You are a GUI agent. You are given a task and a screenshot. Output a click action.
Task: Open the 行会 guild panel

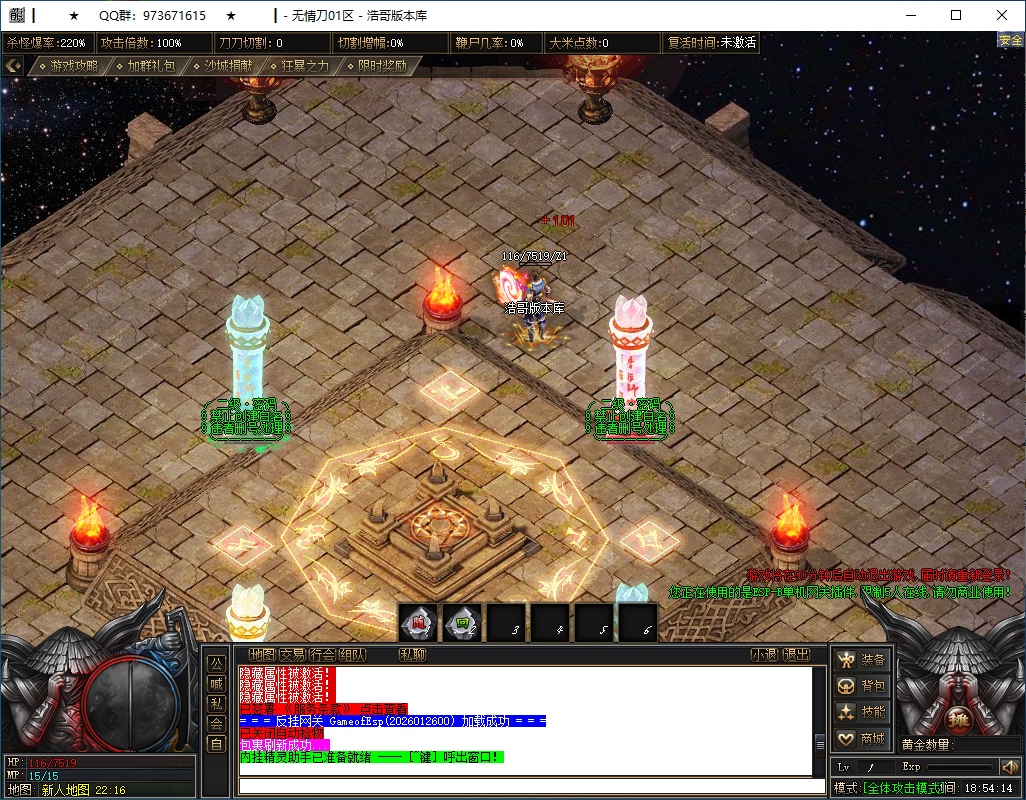tap(322, 655)
